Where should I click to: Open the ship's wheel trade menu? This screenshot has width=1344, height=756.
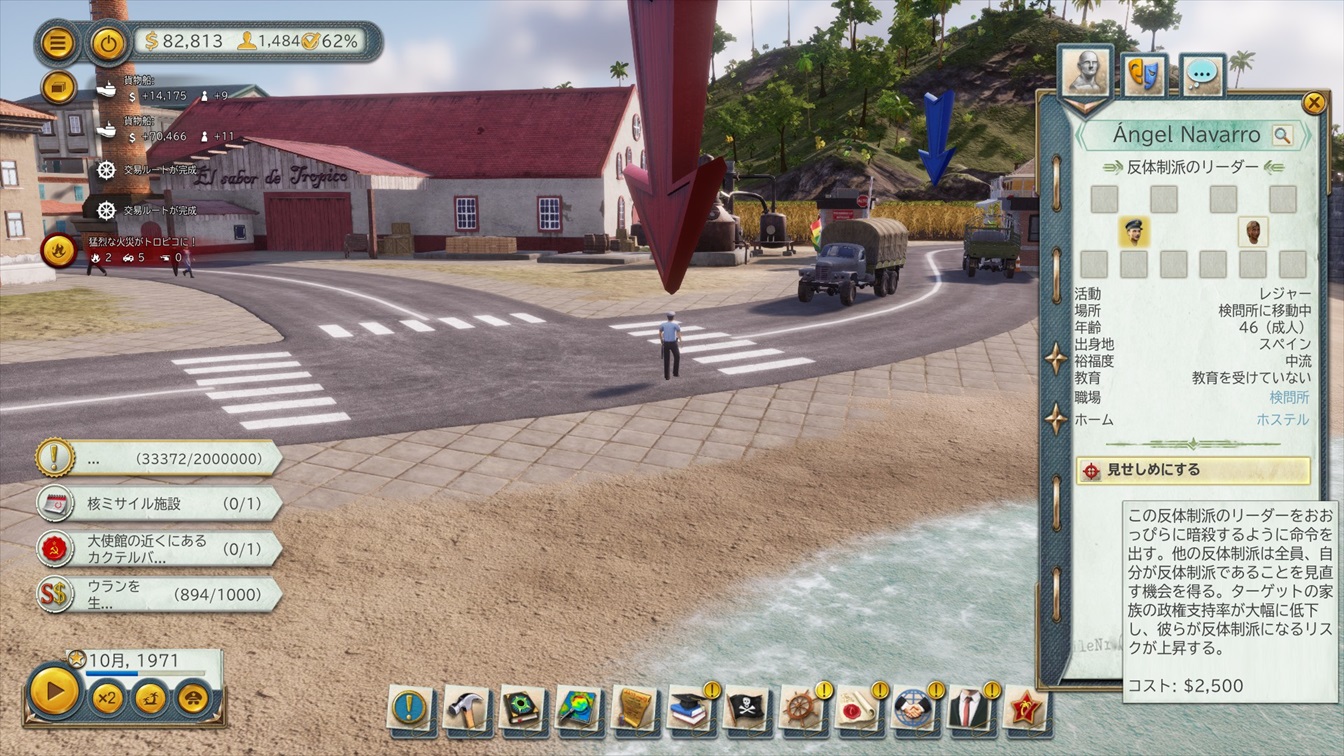coord(801,708)
